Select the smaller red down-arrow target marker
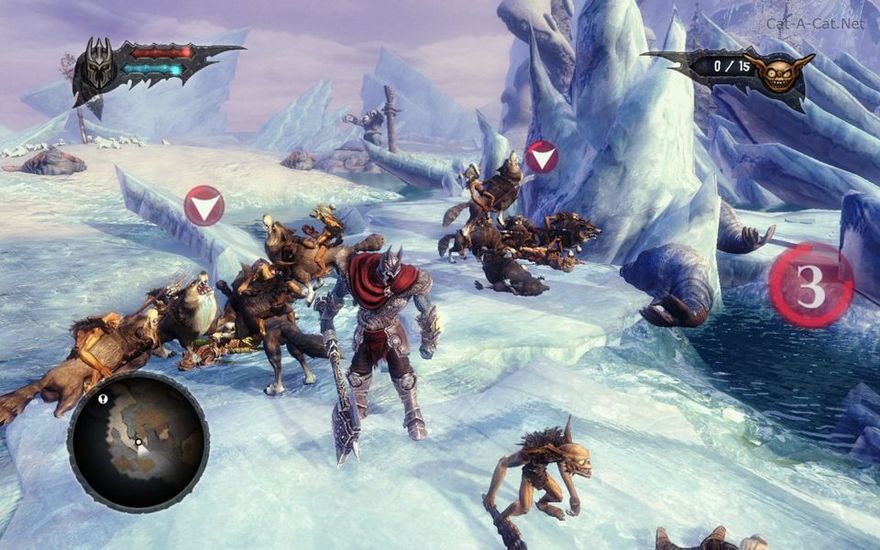 542,157
